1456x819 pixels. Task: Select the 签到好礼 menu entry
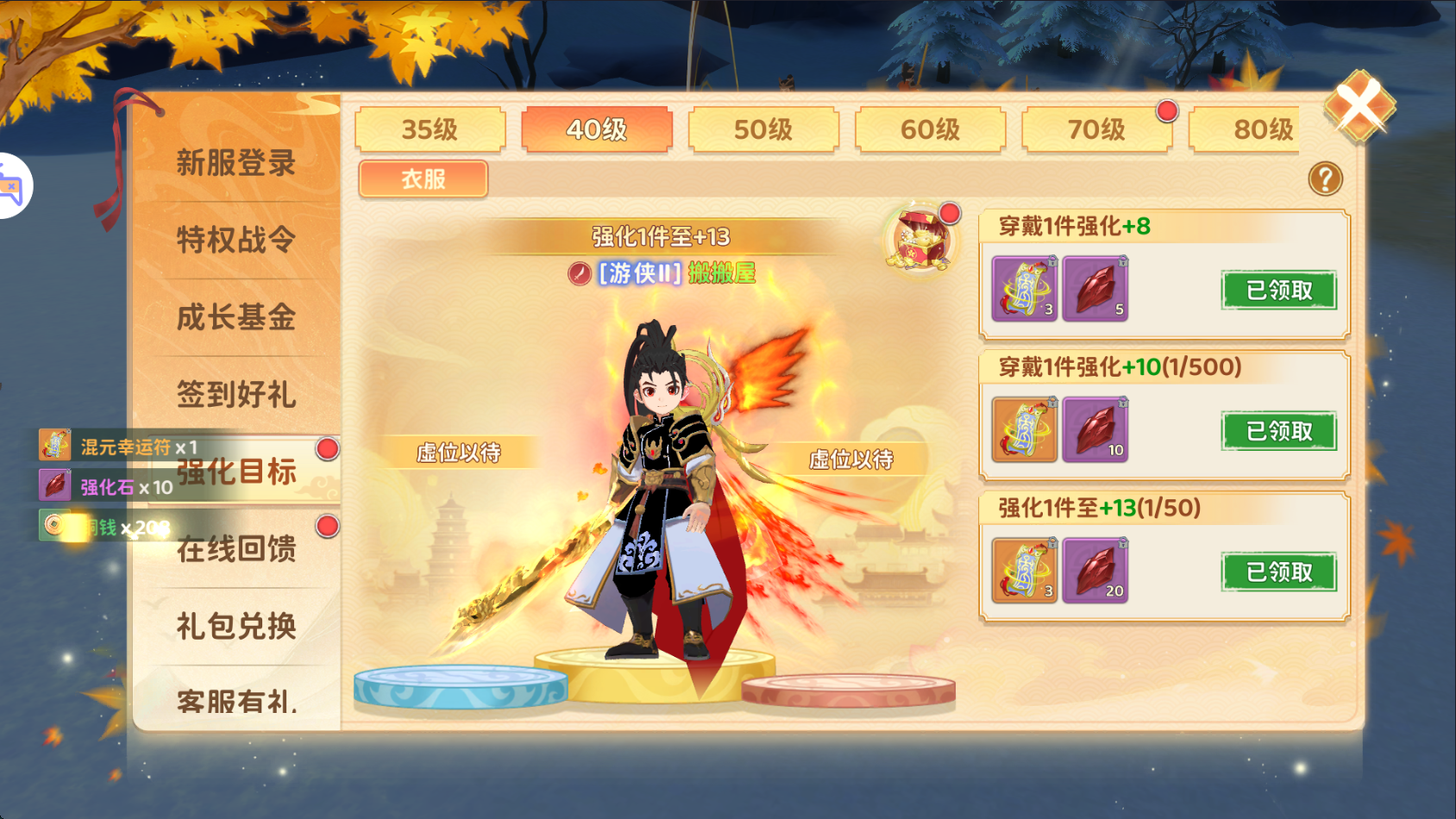tap(236, 395)
